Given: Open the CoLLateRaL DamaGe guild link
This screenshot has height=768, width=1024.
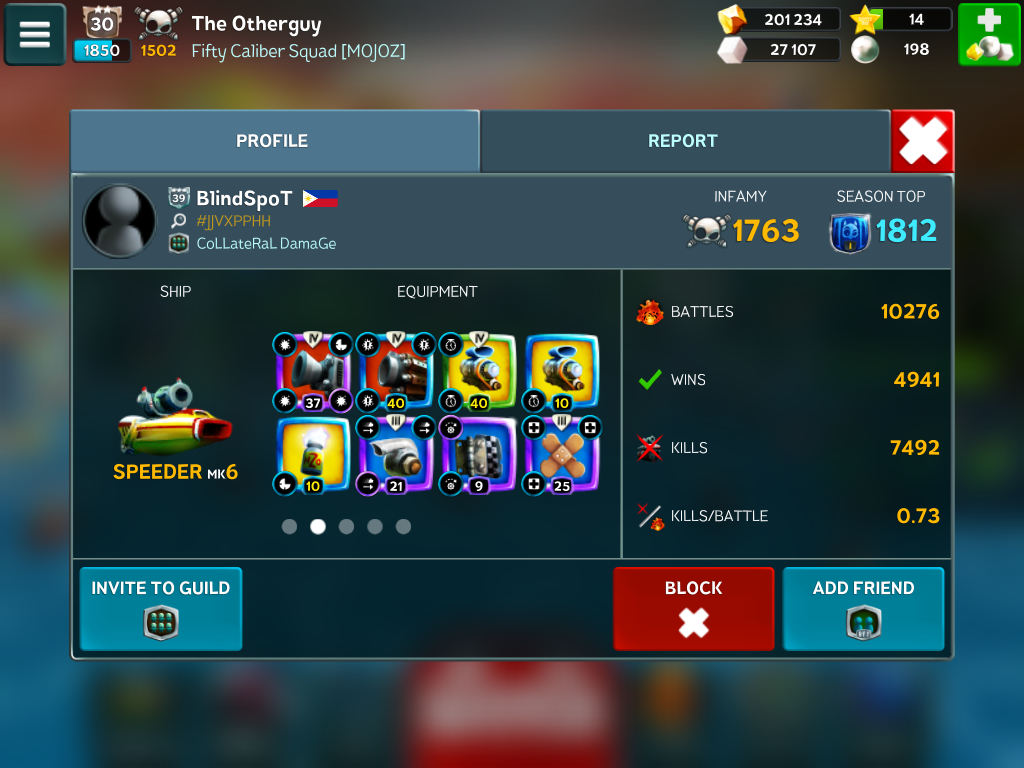Looking at the screenshot, I should [x=266, y=243].
